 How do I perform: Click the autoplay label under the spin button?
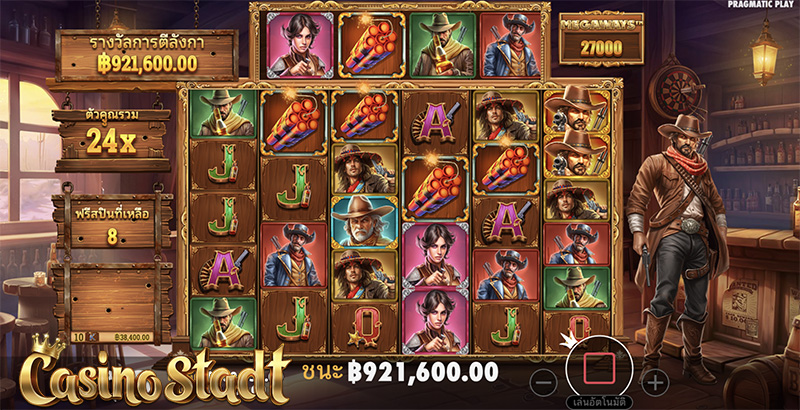click(598, 402)
